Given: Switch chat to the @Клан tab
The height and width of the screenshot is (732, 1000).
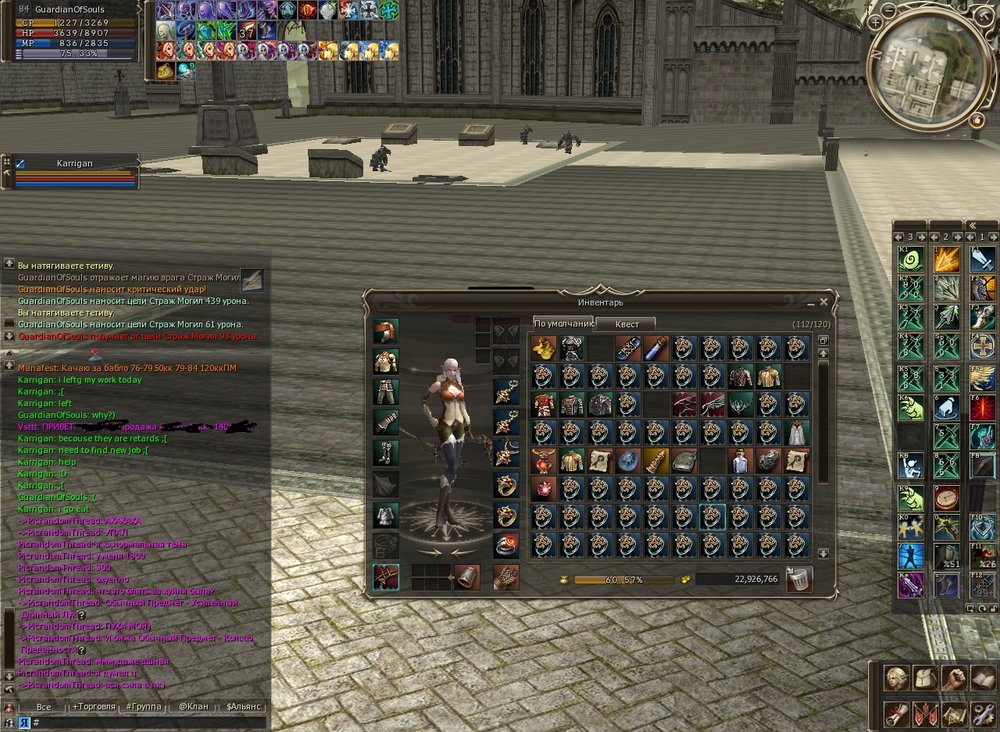Looking at the screenshot, I should pos(193,707).
